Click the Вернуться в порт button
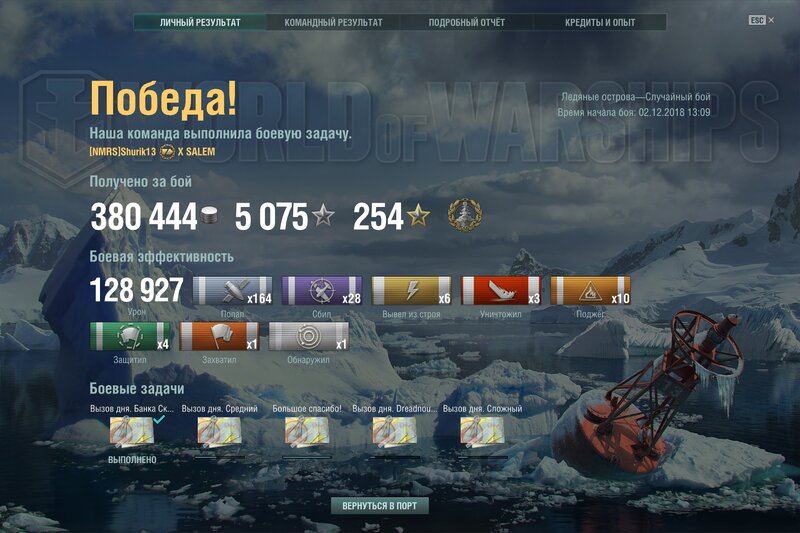The image size is (800, 533). (x=380, y=506)
